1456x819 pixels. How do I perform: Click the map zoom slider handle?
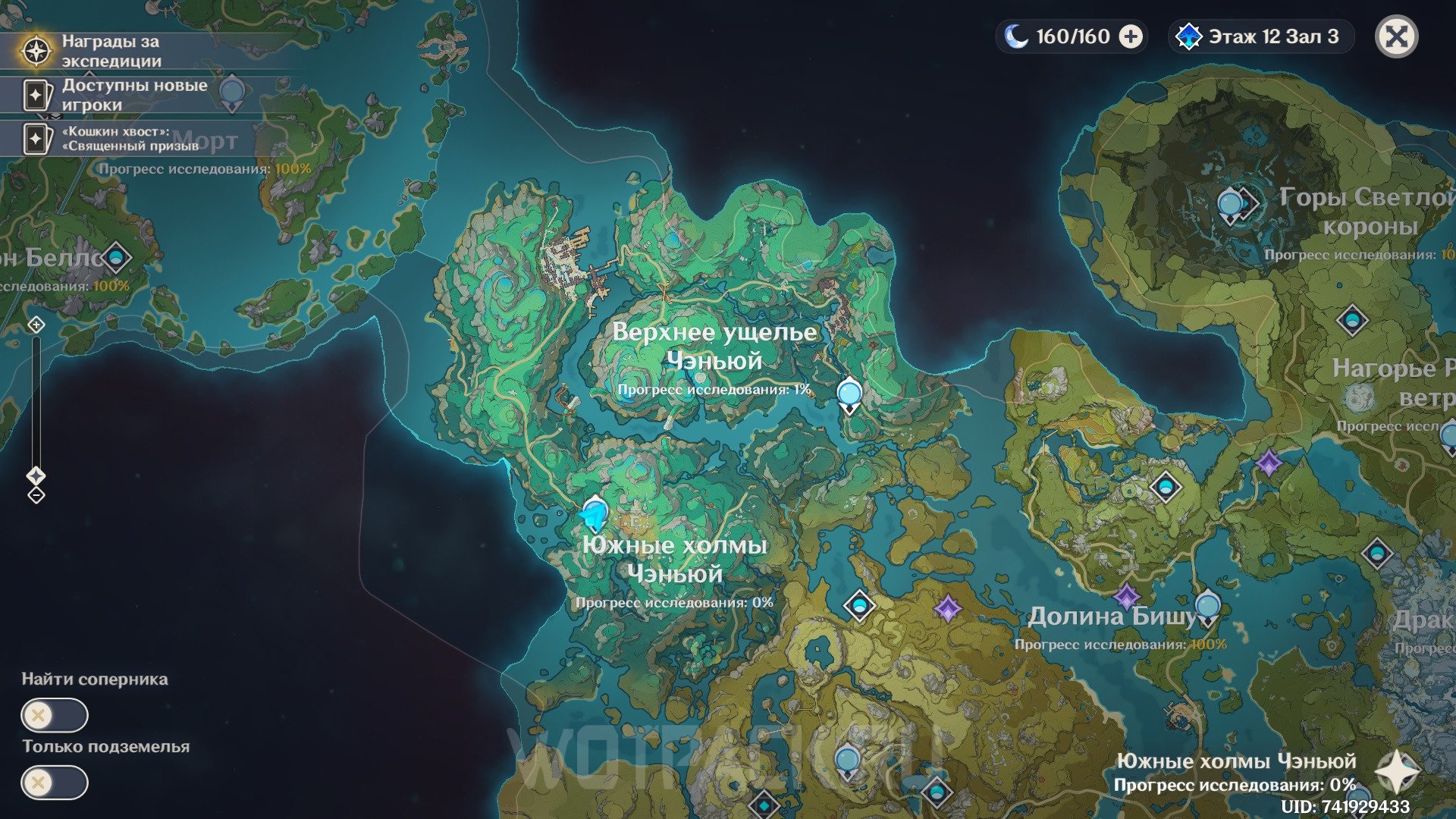[x=36, y=475]
